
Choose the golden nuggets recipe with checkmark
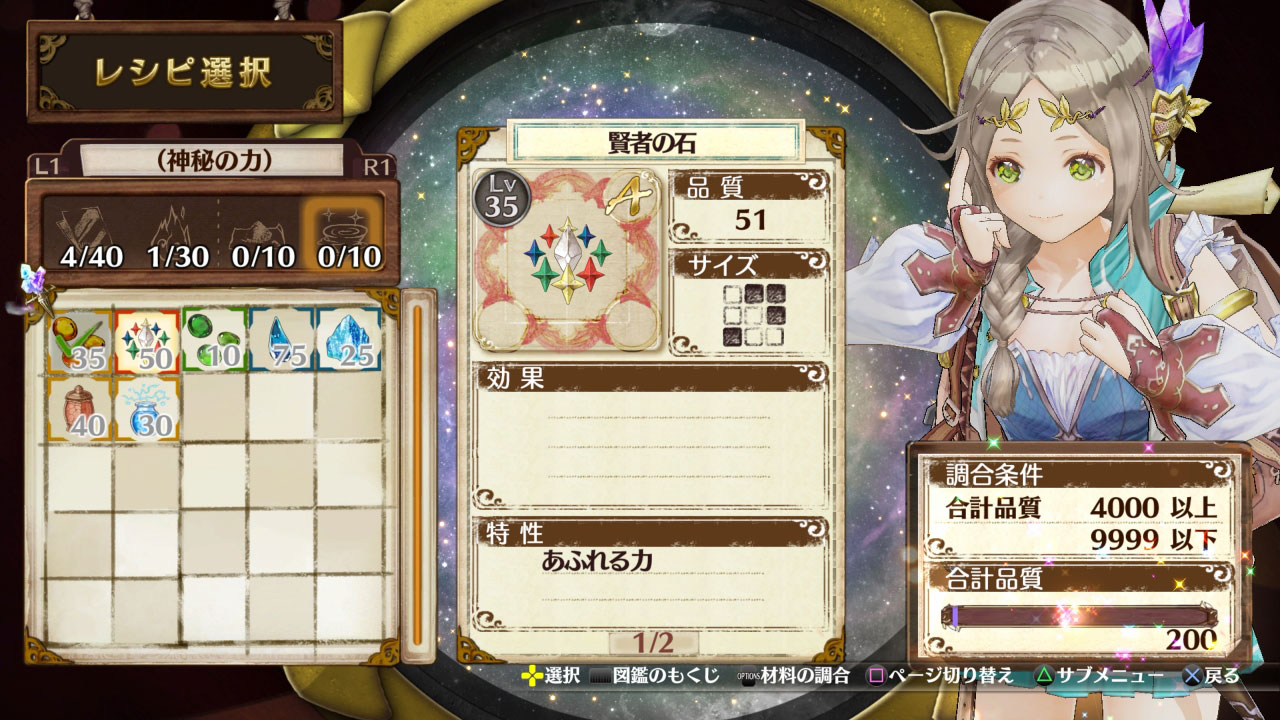pyautogui.click(x=80, y=340)
